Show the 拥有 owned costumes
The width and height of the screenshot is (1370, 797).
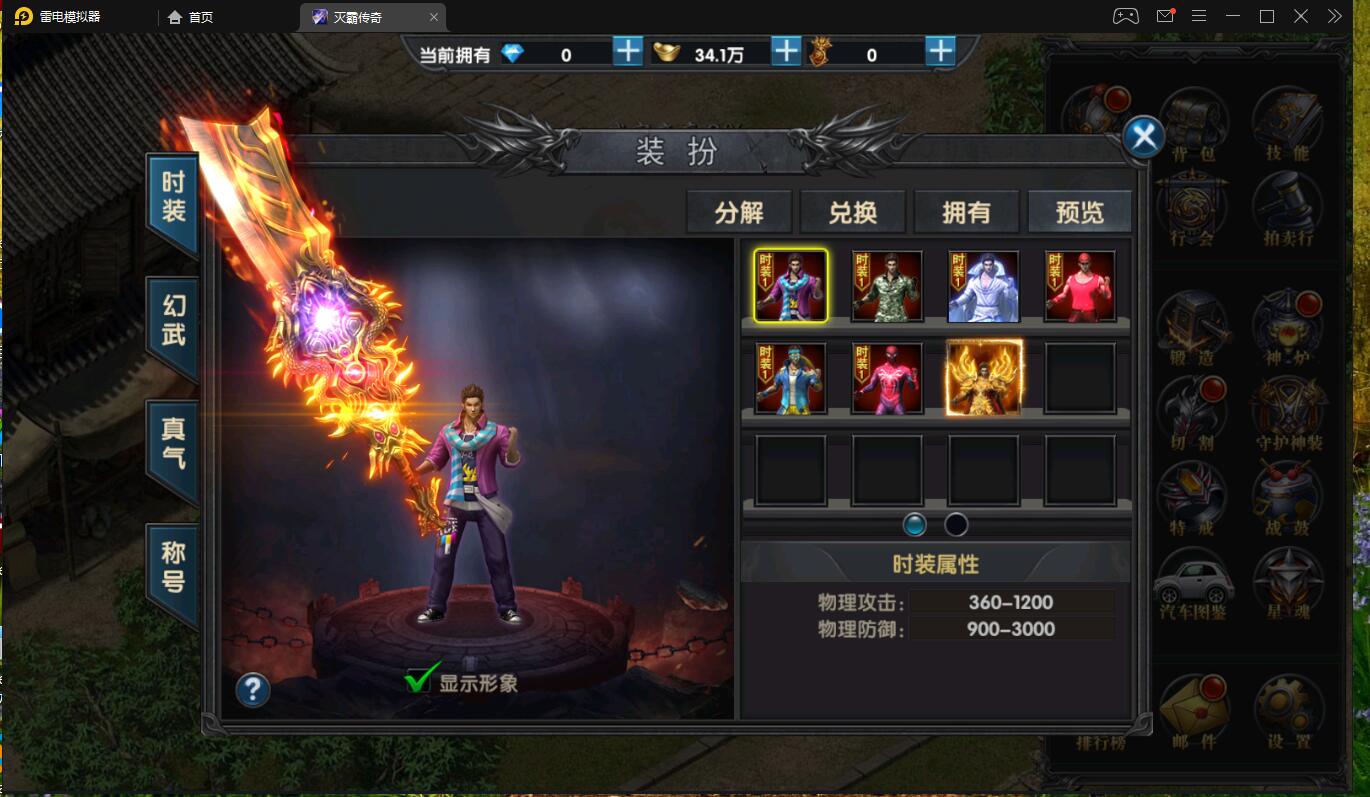[x=966, y=212]
